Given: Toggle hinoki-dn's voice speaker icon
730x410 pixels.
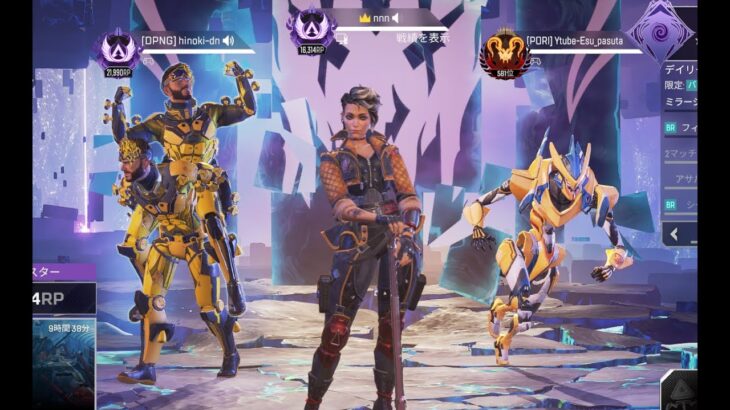Looking at the screenshot, I should pos(228,41).
